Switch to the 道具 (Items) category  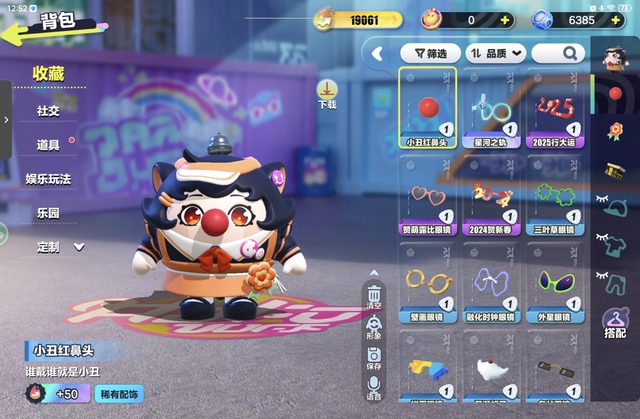point(49,145)
